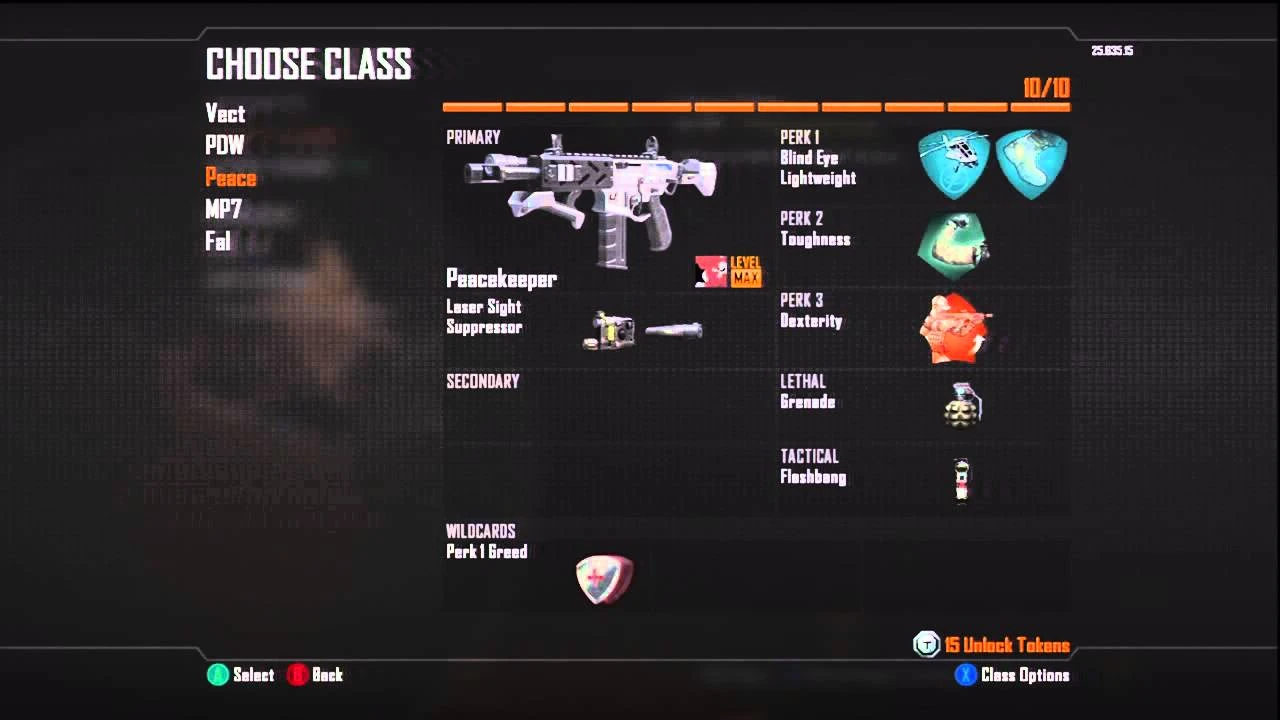Click the Lightweight perk icon
Image resolution: width=1280 pixels, height=720 pixels.
(1030, 160)
